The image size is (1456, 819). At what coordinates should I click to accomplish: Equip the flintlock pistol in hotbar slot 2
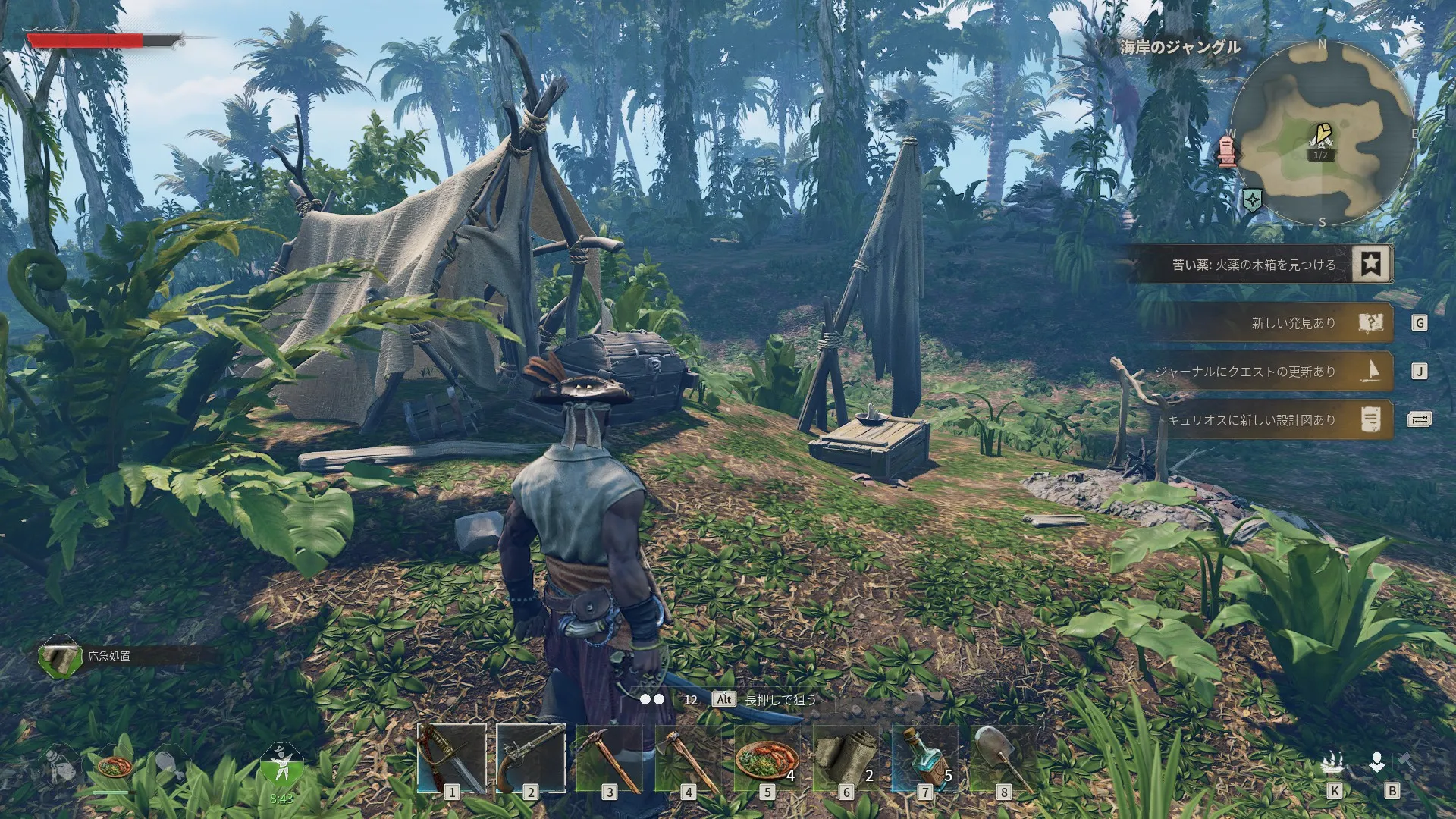pyautogui.click(x=531, y=759)
